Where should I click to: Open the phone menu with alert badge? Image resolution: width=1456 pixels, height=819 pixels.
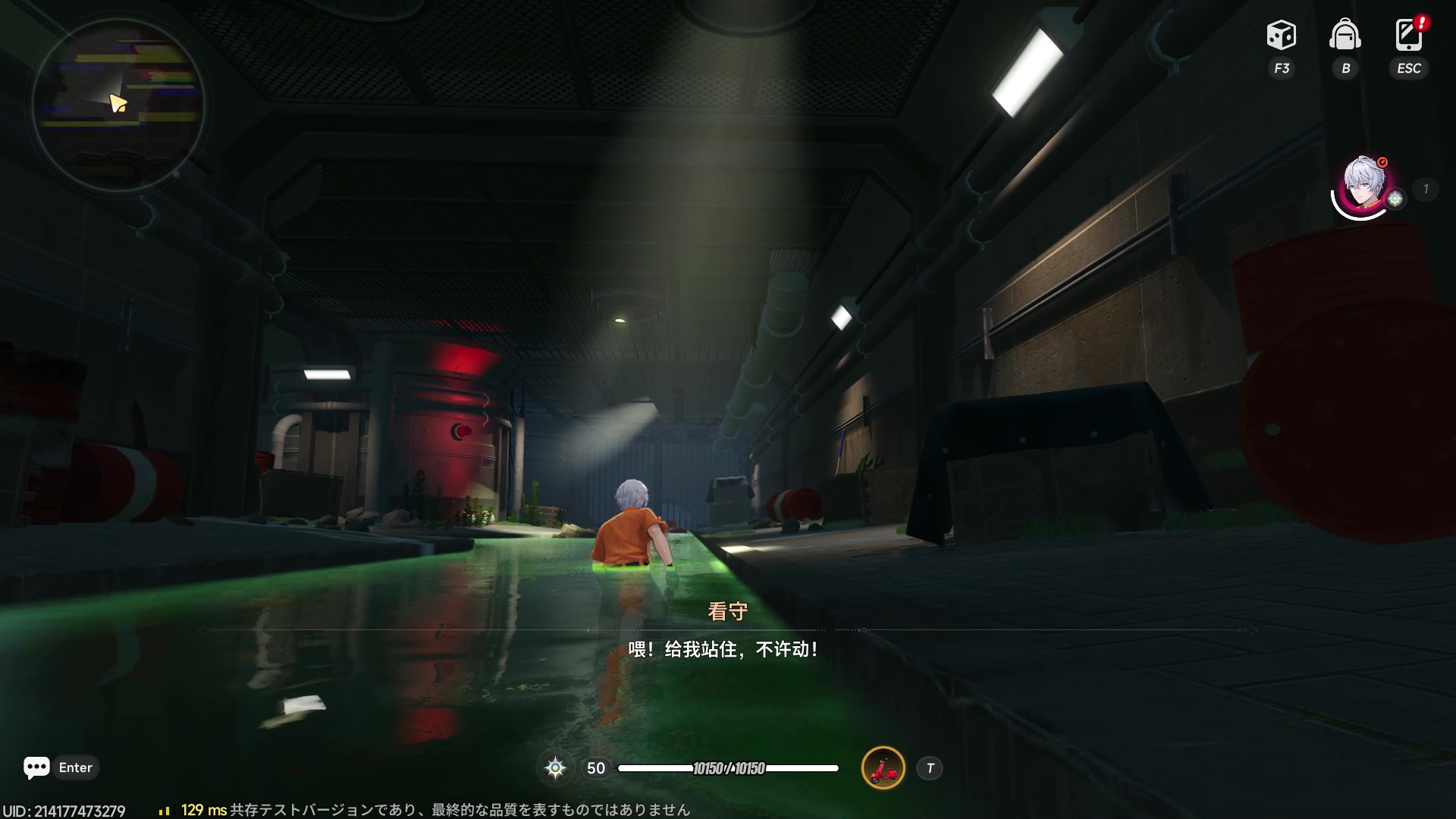(1408, 35)
